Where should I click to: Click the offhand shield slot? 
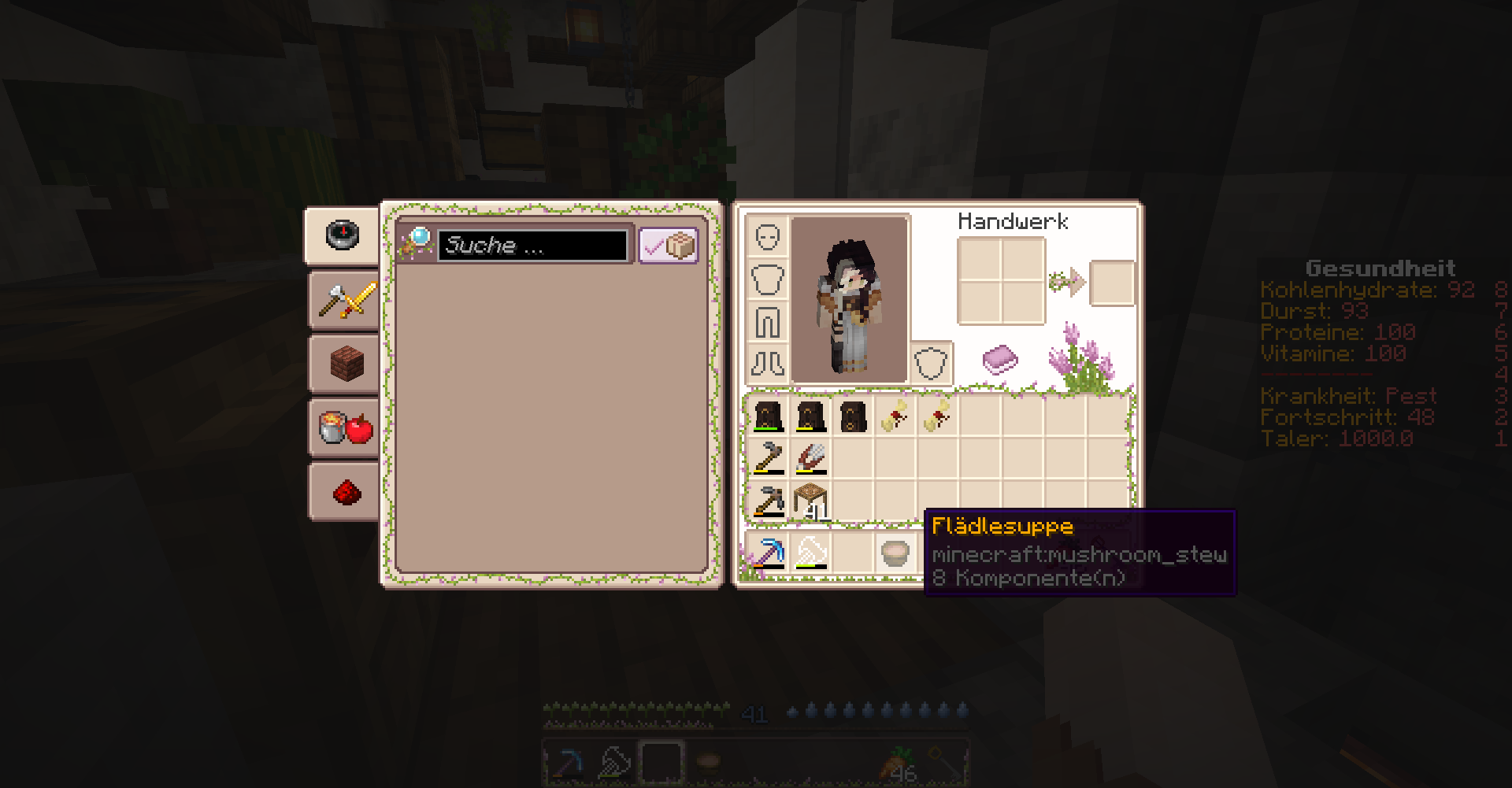click(x=931, y=364)
